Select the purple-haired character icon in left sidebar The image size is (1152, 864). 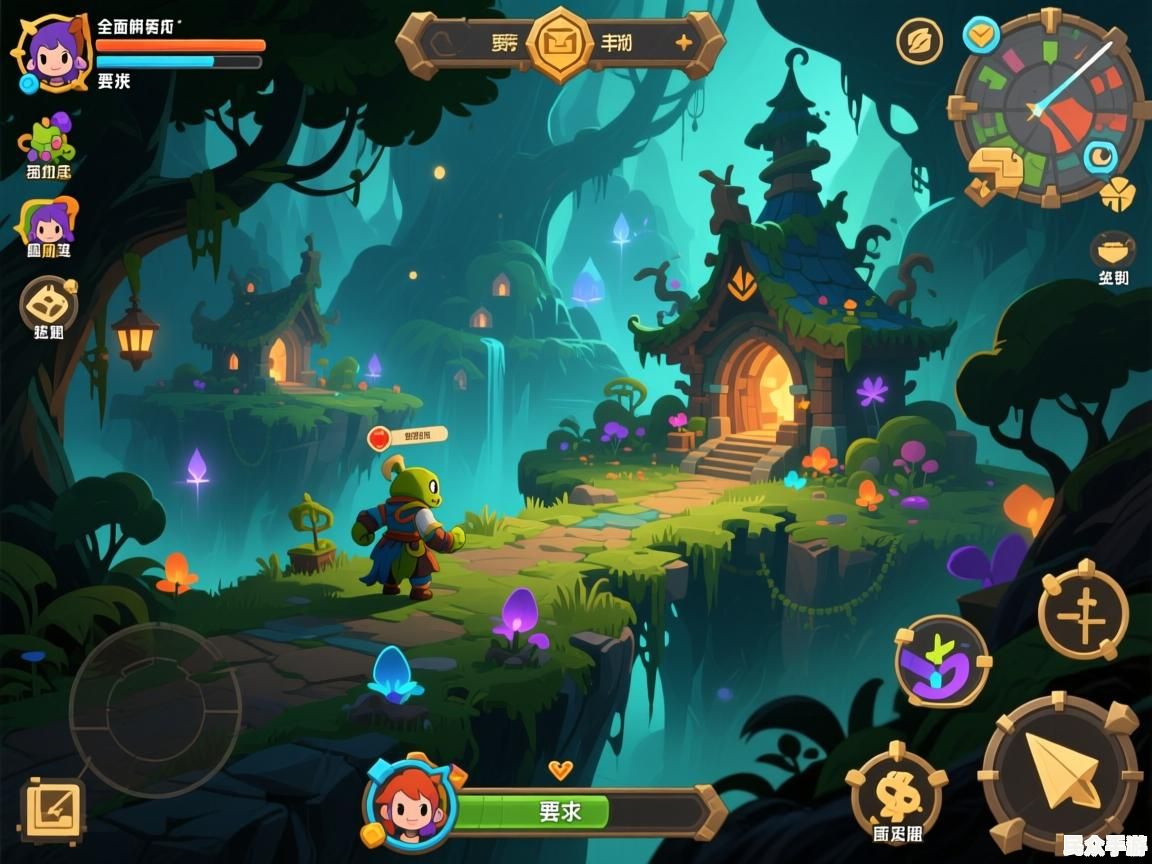click(x=49, y=224)
